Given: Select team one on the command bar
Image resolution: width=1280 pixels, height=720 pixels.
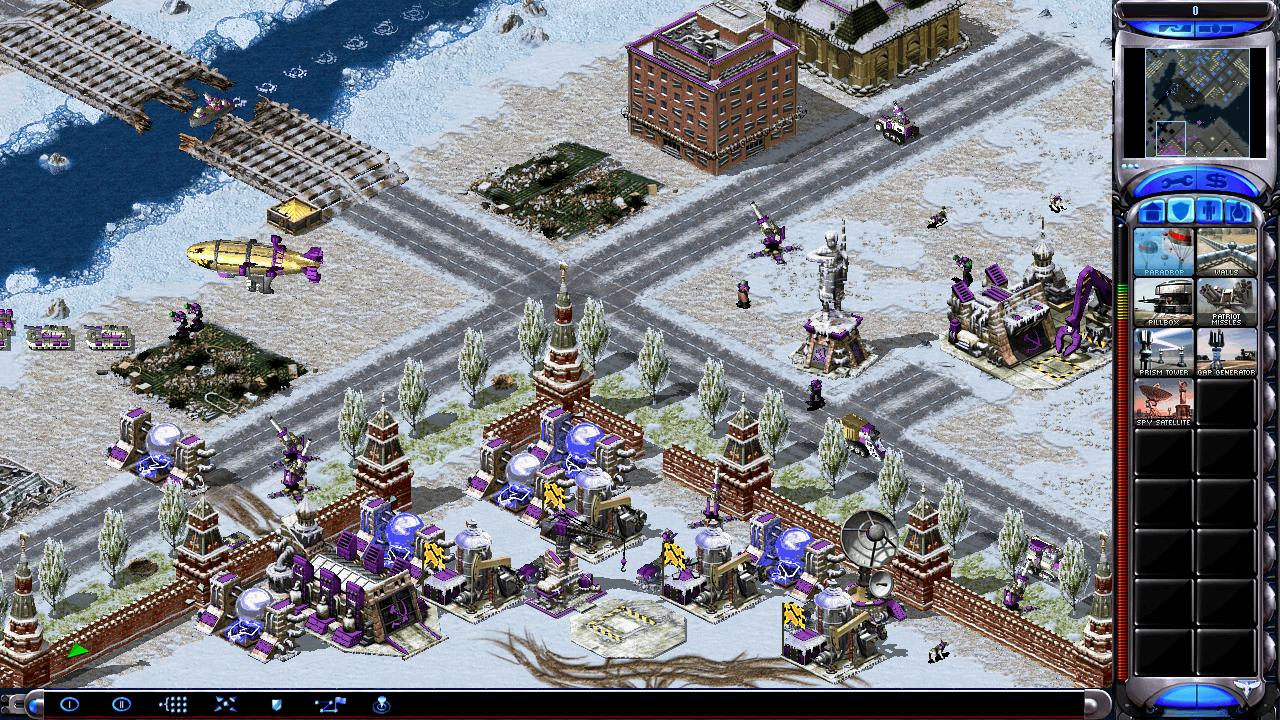Looking at the screenshot, I should click(69, 704).
